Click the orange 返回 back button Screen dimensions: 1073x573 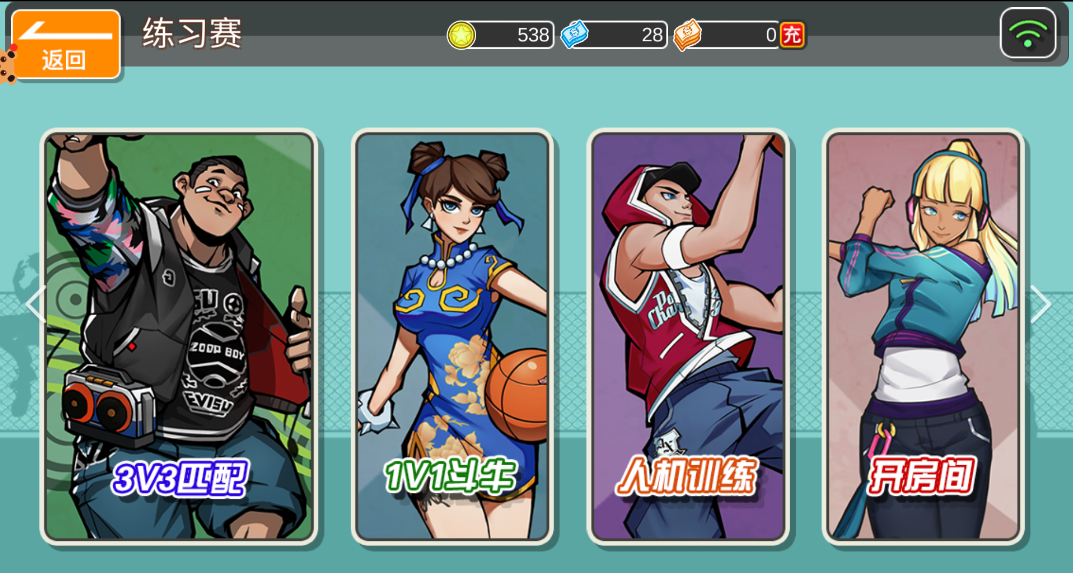pos(66,44)
